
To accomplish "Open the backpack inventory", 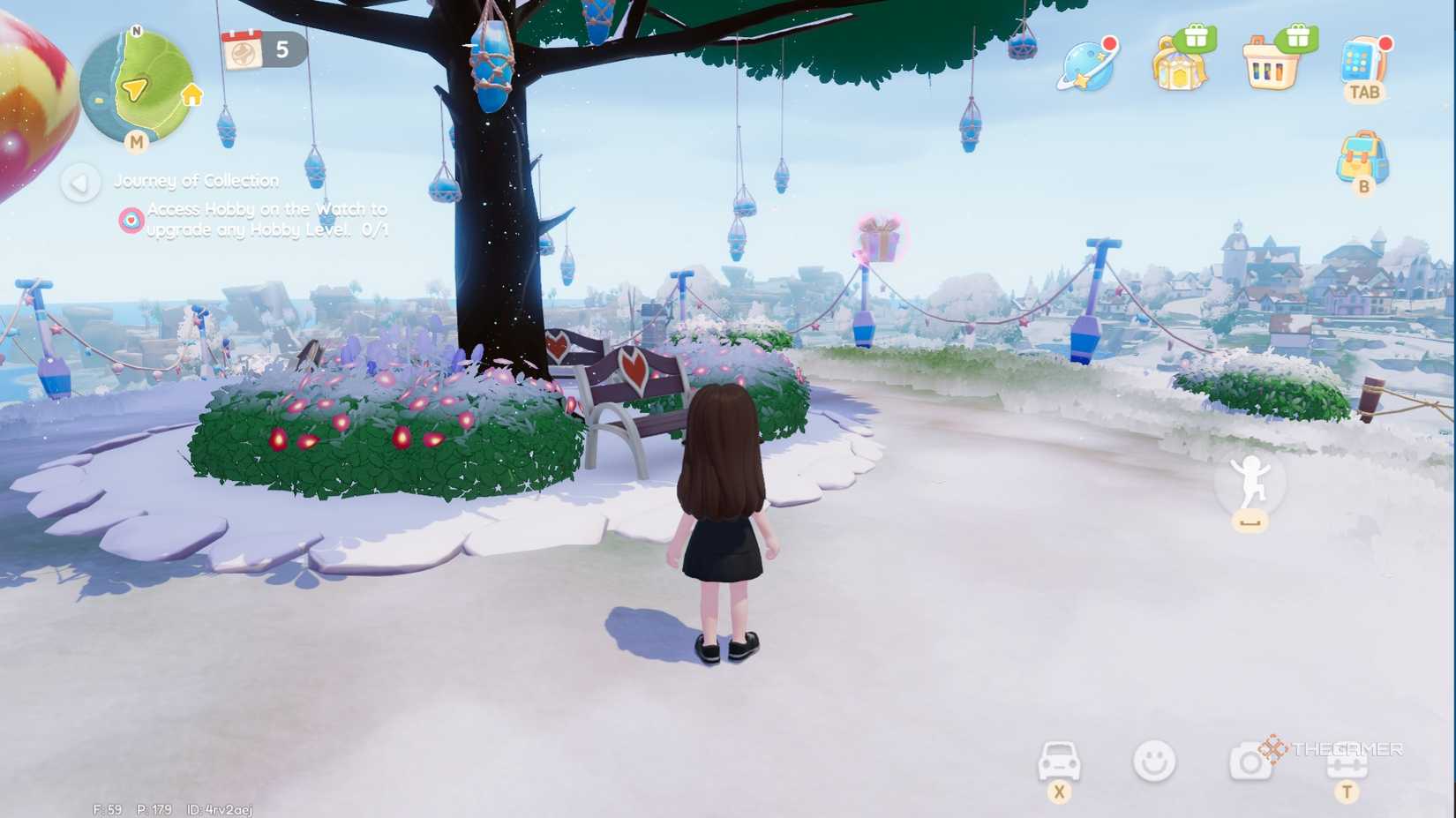I will (1362, 157).
